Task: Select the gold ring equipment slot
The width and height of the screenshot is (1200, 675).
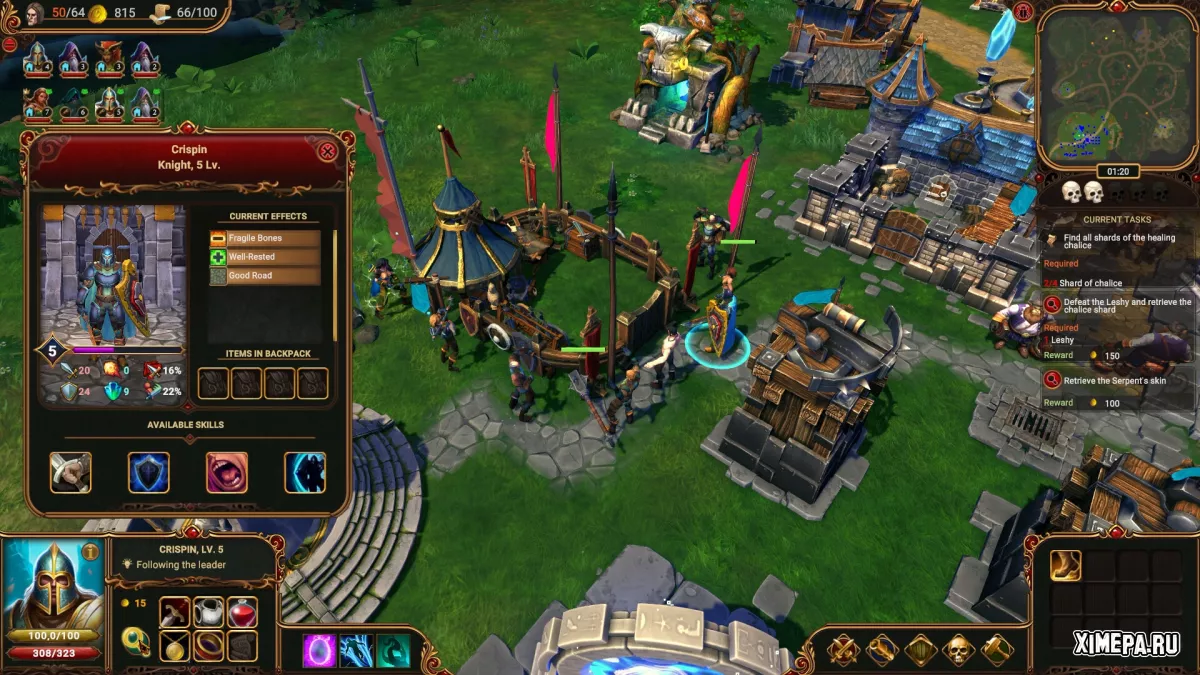Action: click(208, 646)
